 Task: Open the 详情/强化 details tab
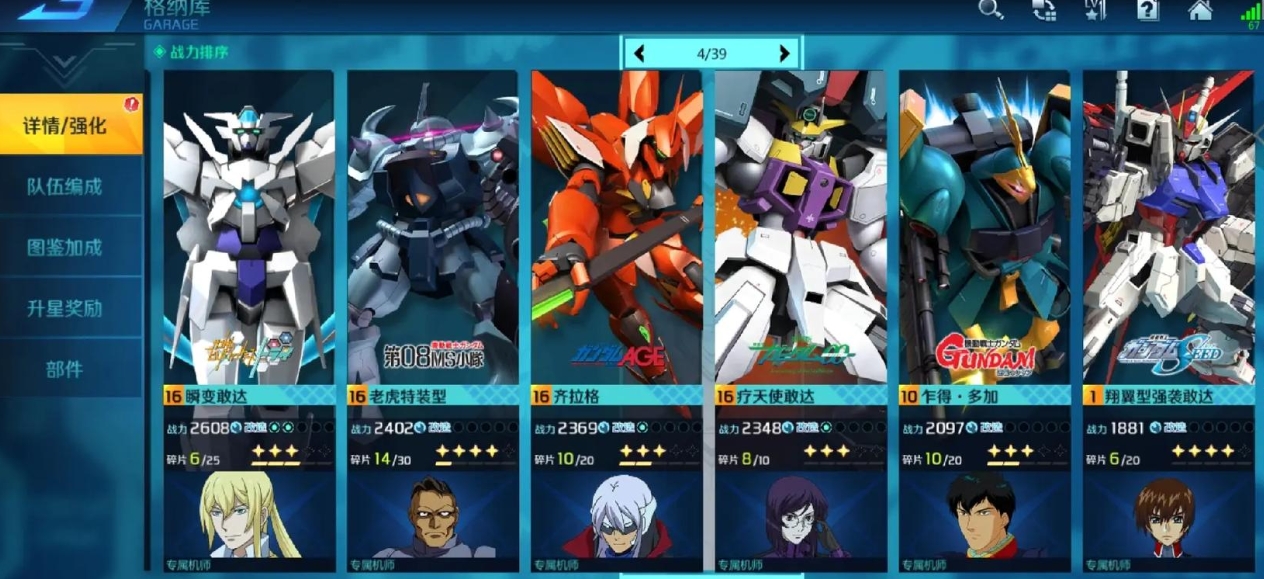pyautogui.click(x=66, y=126)
